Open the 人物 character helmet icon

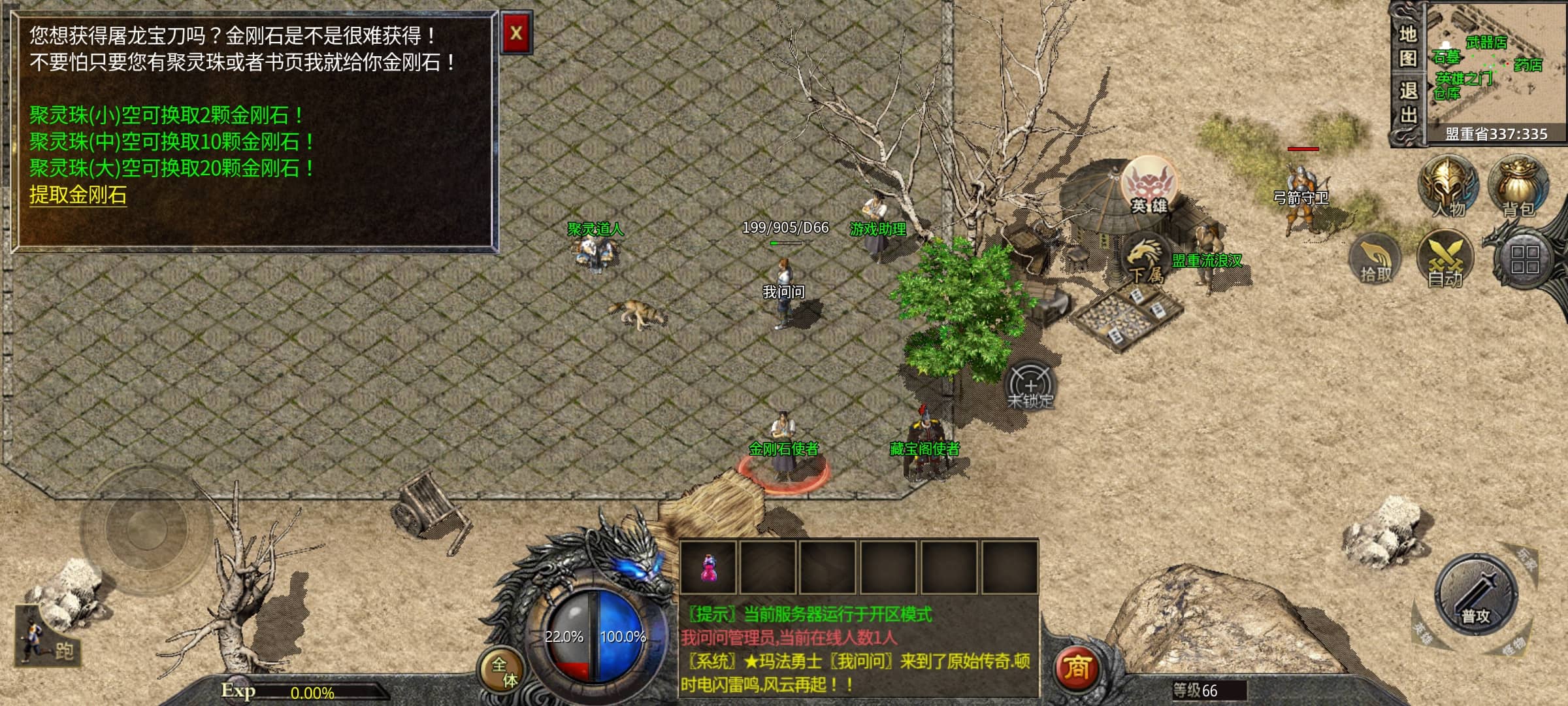[x=1448, y=186]
